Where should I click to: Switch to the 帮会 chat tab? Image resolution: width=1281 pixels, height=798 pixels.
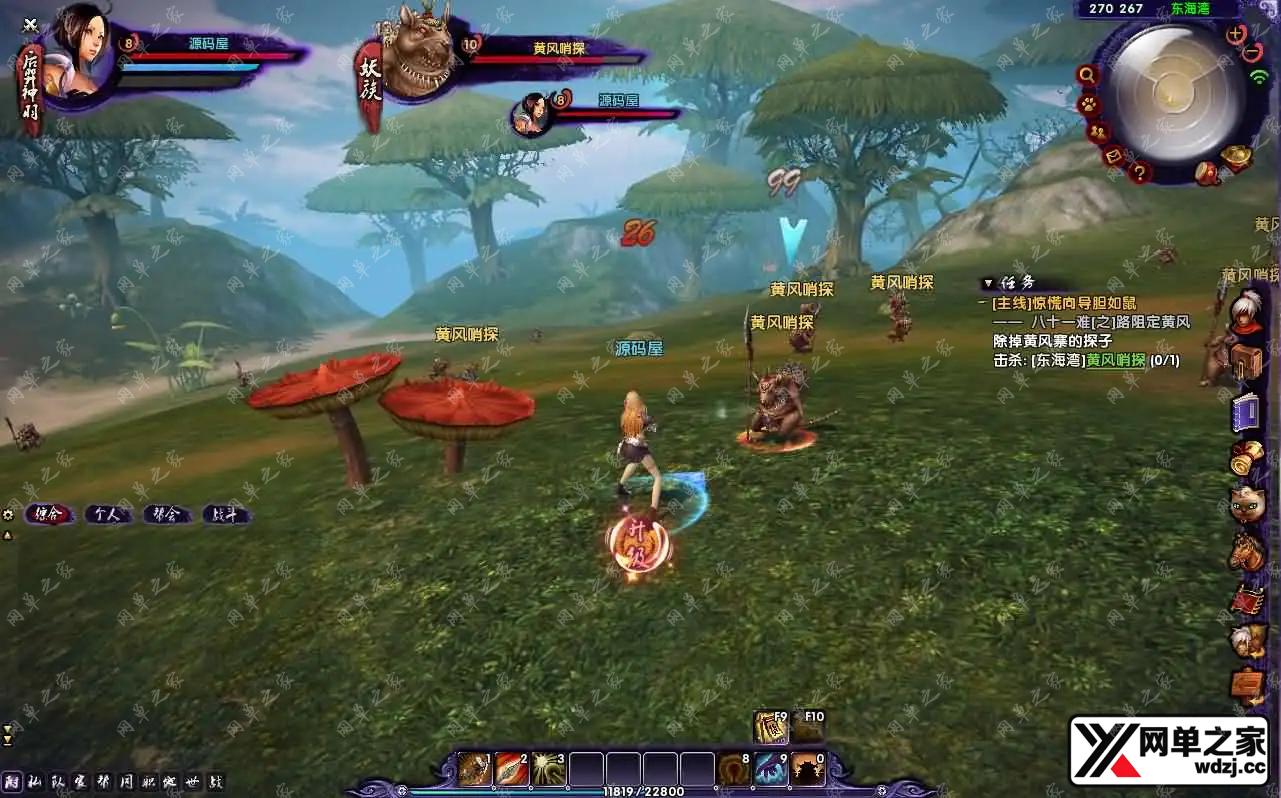click(x=167, y=515)
